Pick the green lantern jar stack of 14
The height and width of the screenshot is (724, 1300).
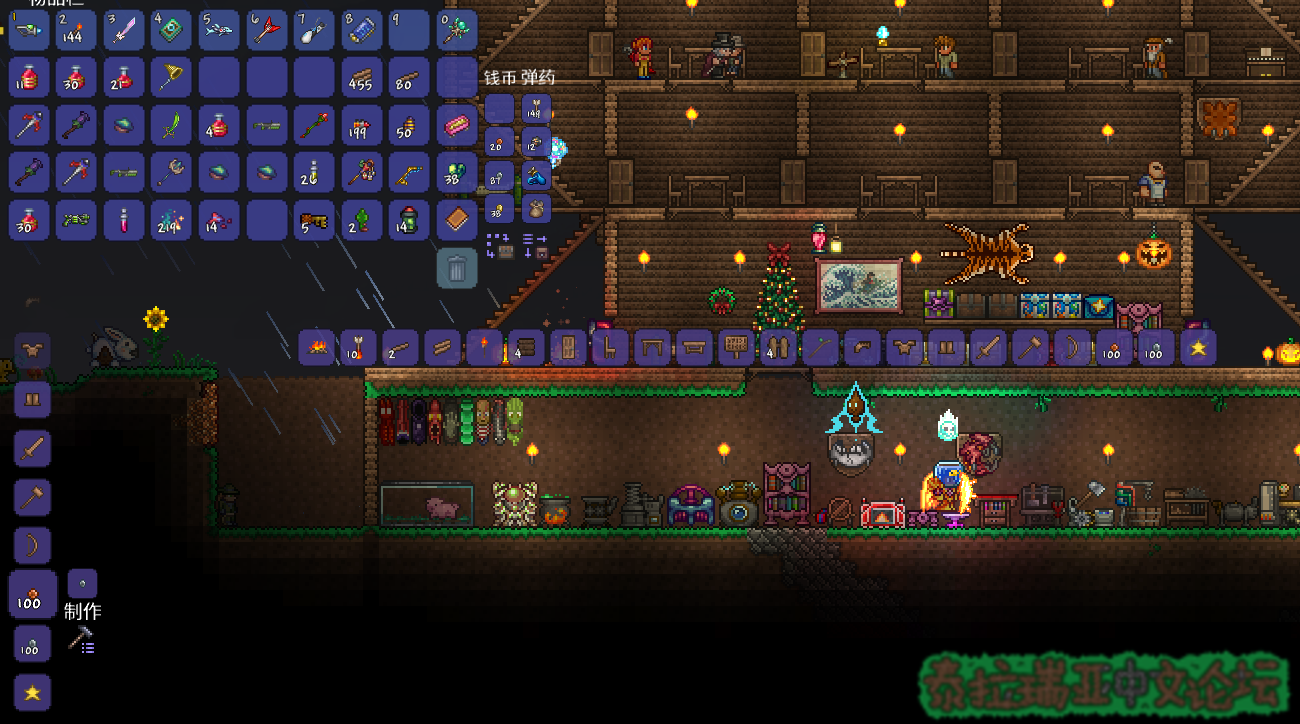point(408,221)
